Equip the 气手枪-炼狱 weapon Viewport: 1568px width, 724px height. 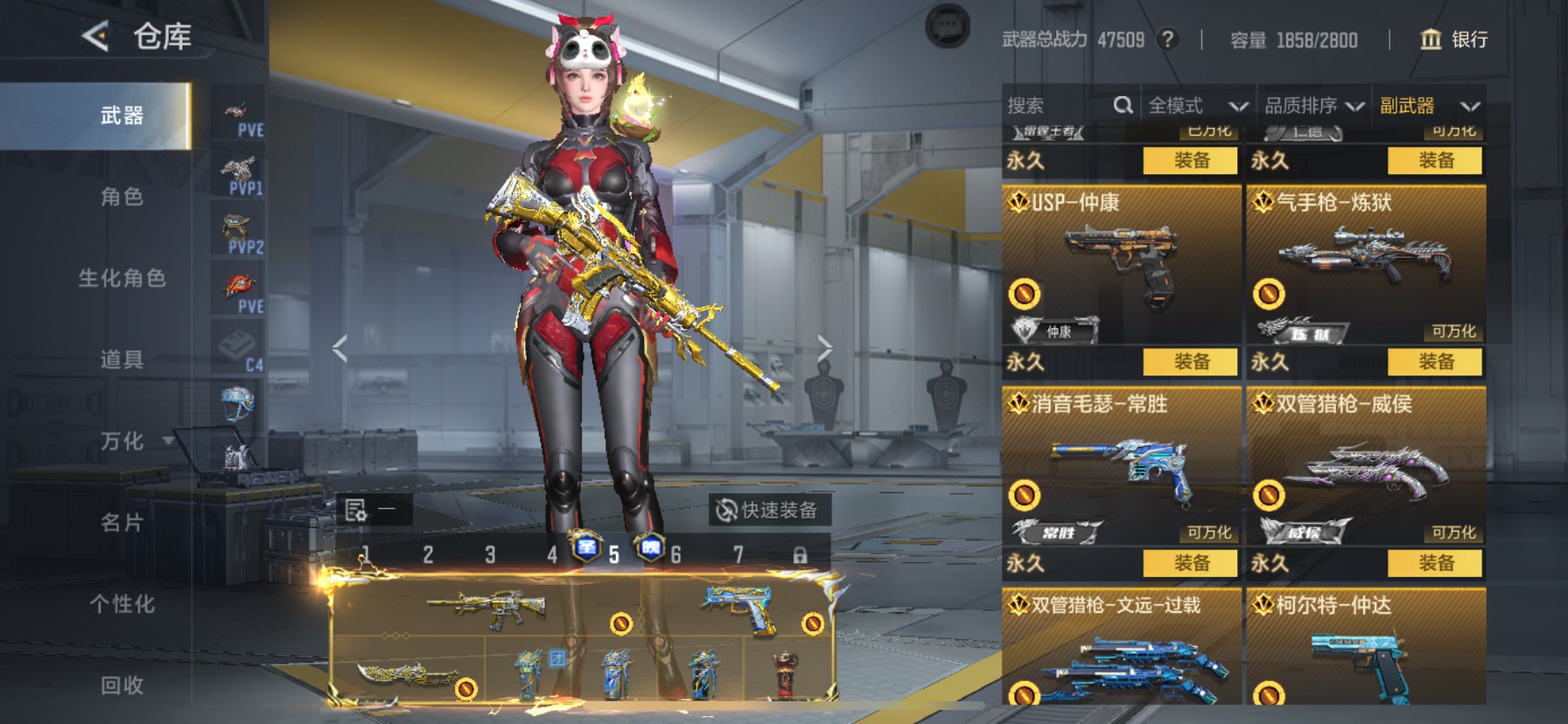pos(1436,361)
